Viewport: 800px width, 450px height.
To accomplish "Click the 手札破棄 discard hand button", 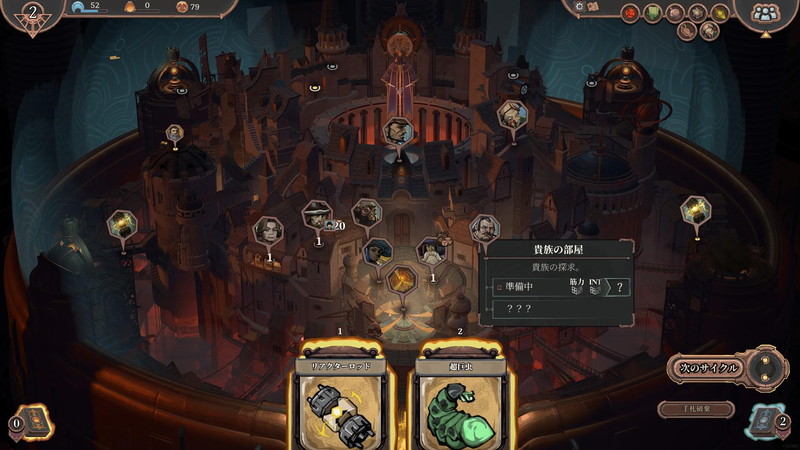I will click(x=696, y=409).
